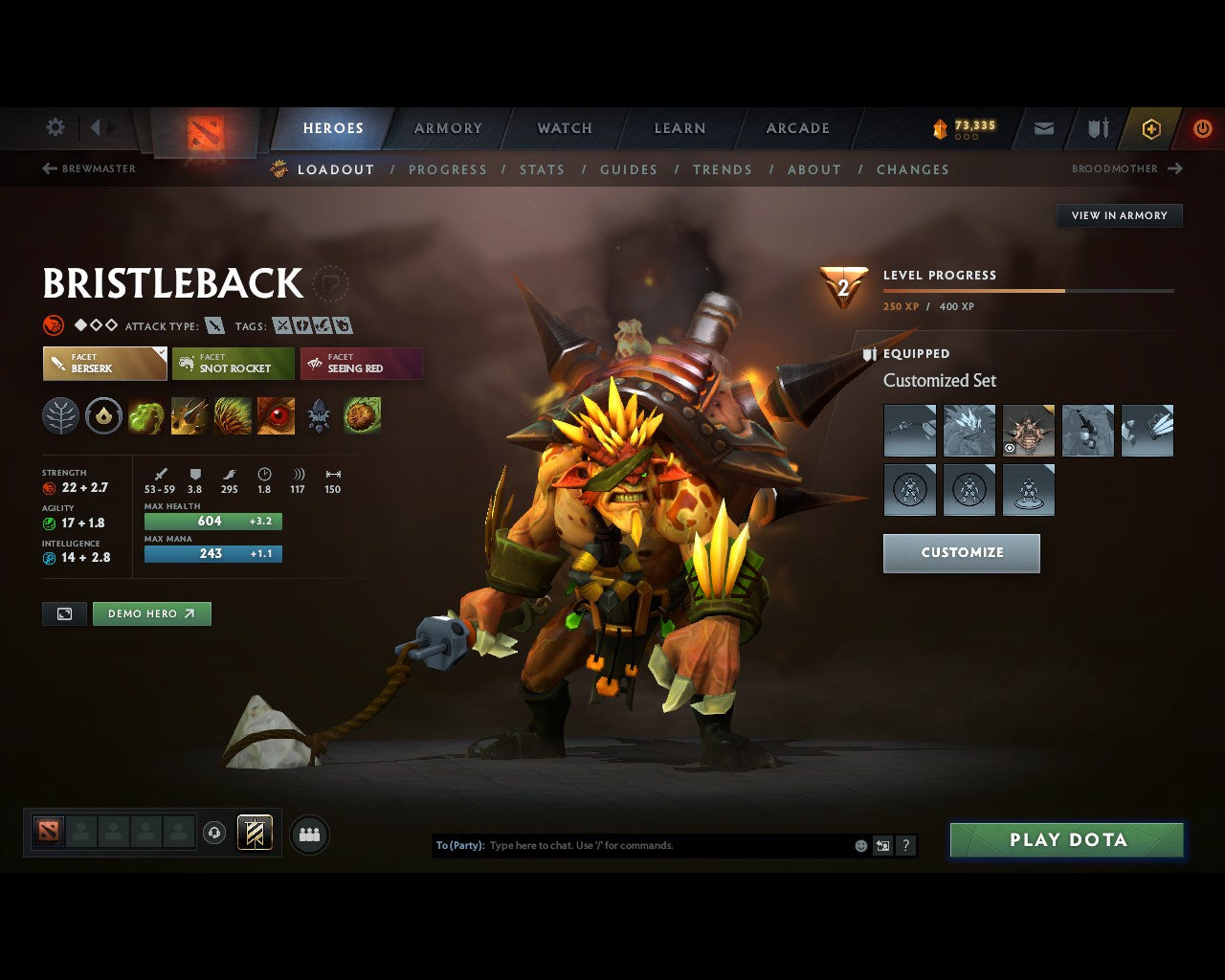Viewport: 1225px width, 980px height.
Task: Open party finder with the group icon
Action: [x=308, y=833]
